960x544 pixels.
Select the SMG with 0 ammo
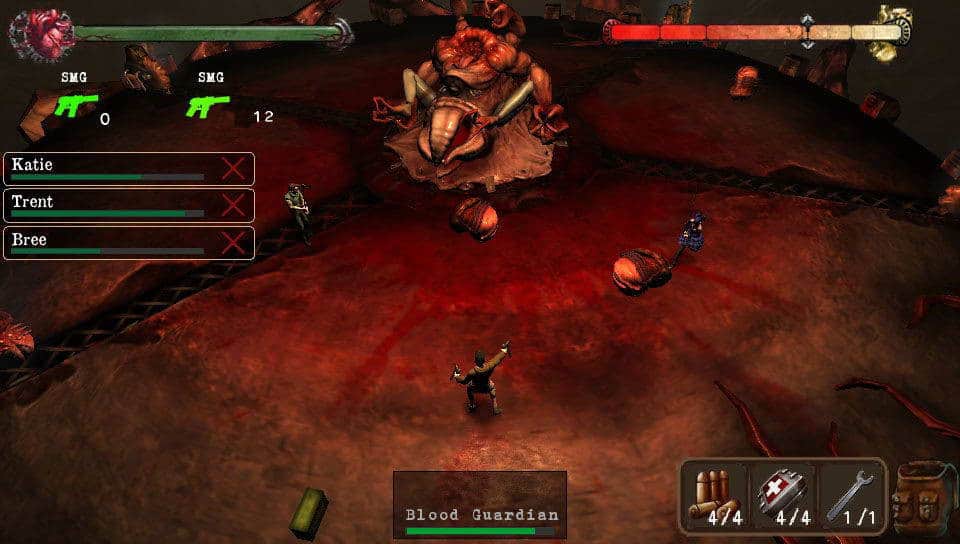[x=75, y=106]
